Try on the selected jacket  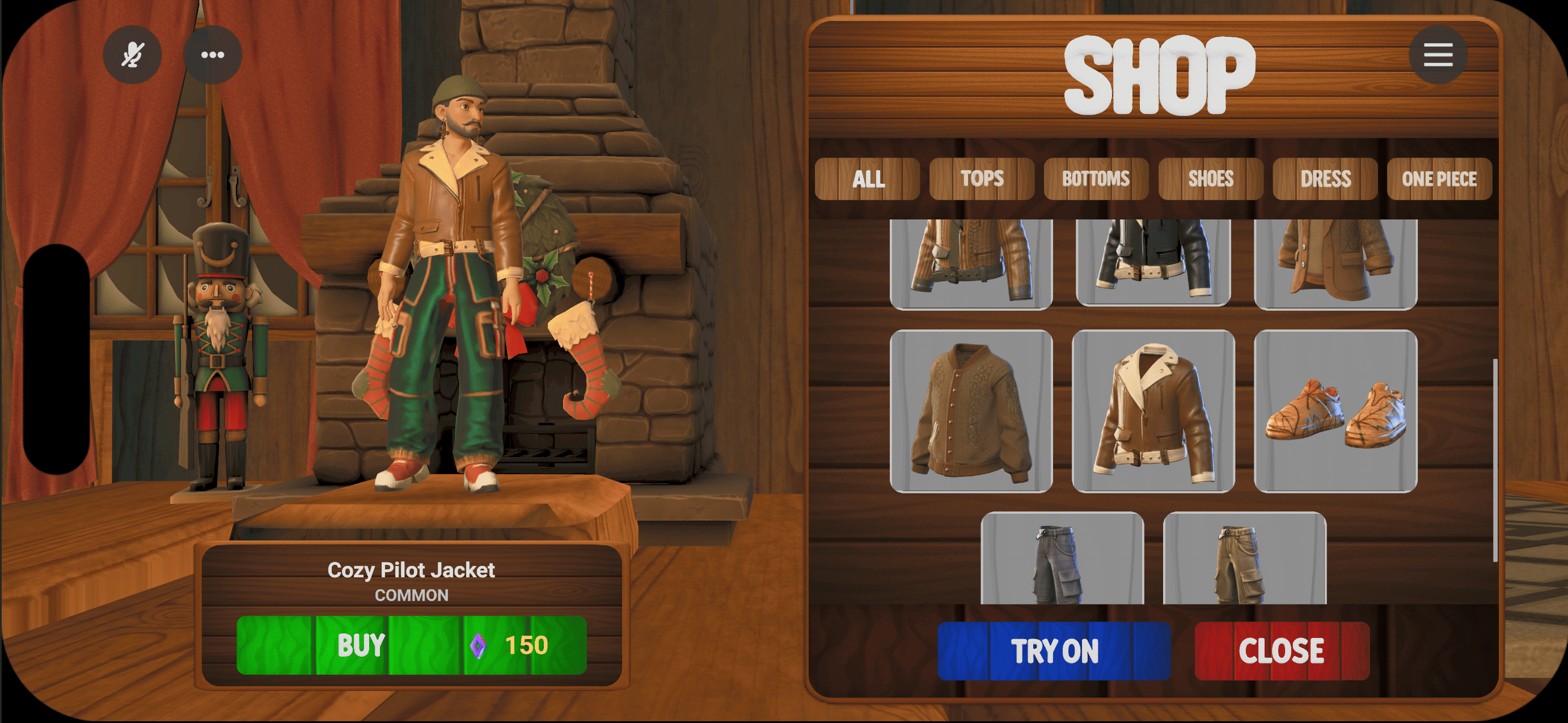point(1054,650)
